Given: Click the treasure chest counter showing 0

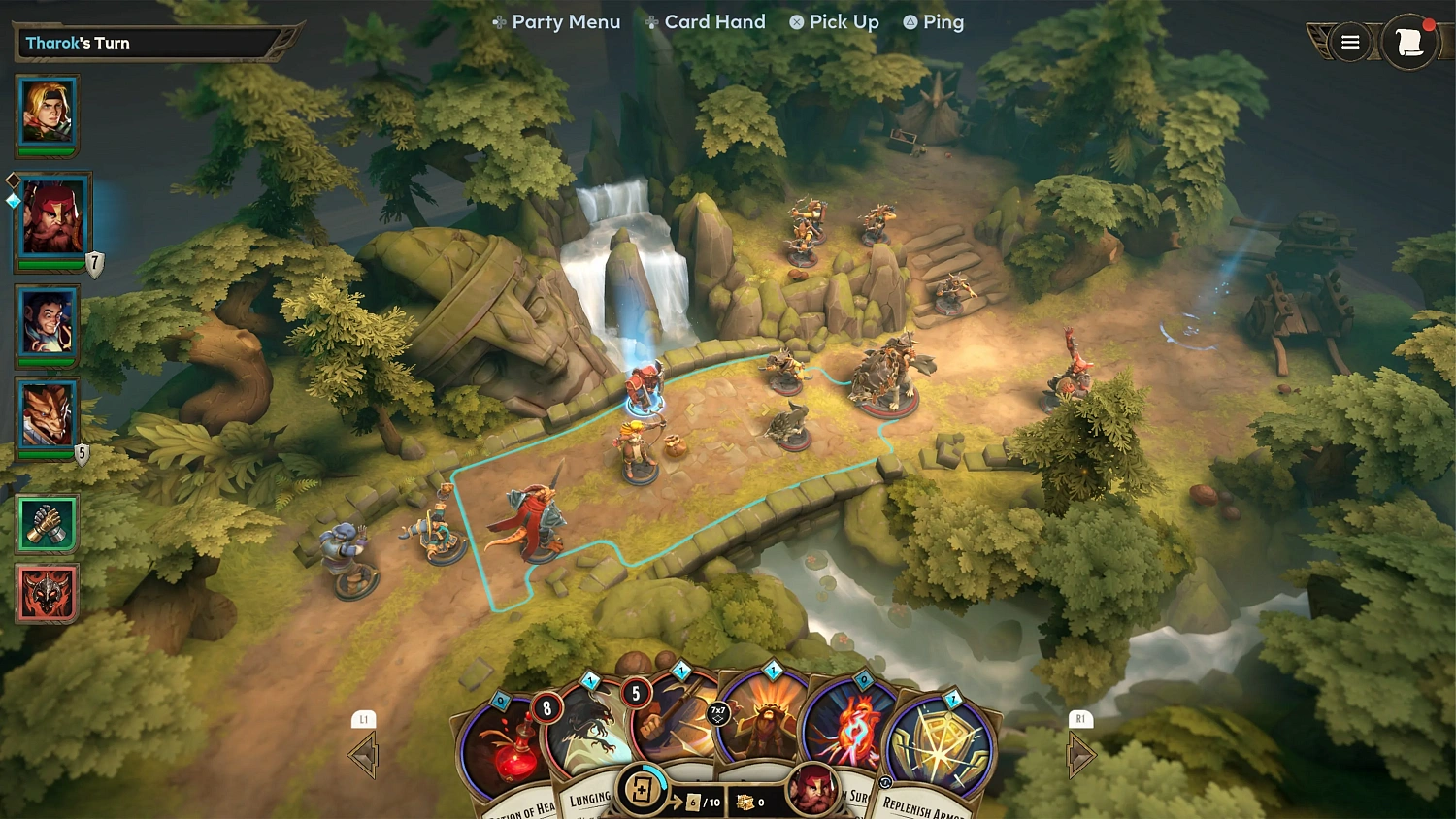Looking at the screenshot, I should [750, 803].
